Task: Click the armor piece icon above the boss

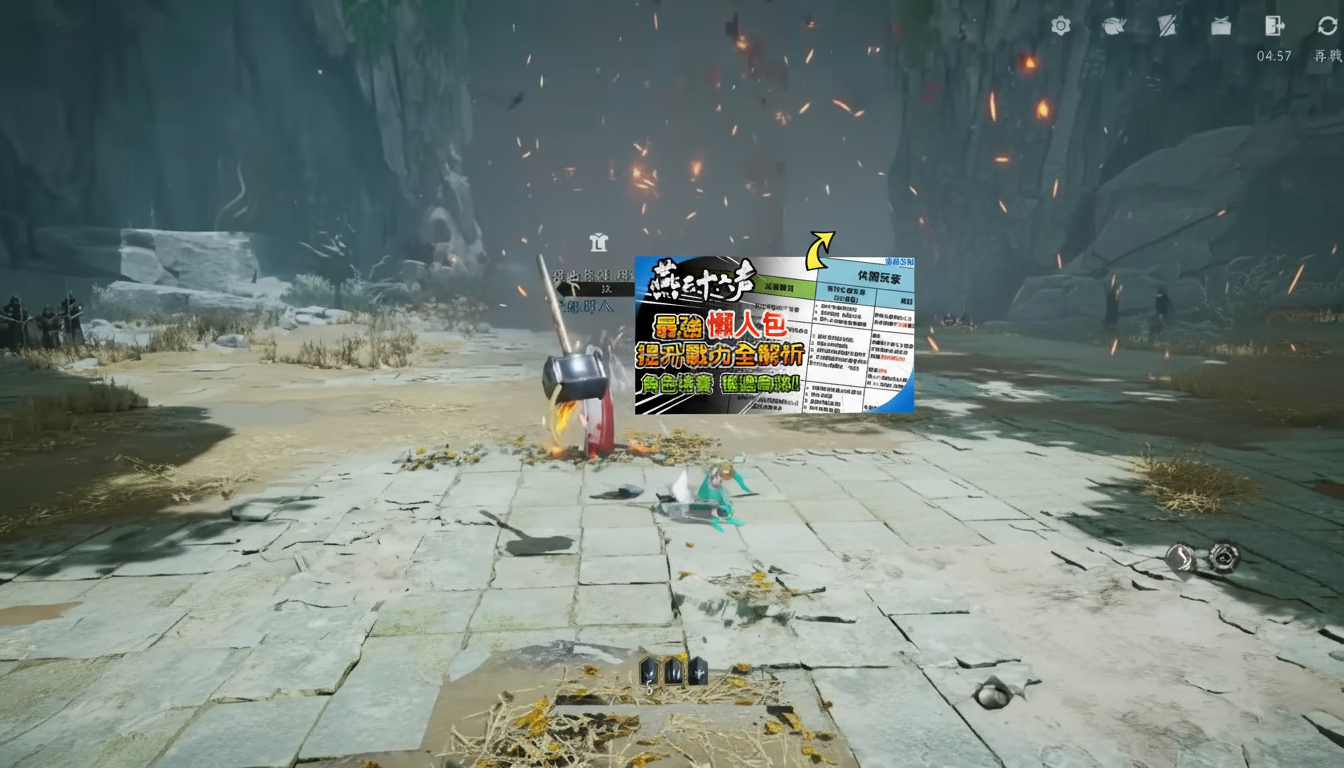Action: 598,242
